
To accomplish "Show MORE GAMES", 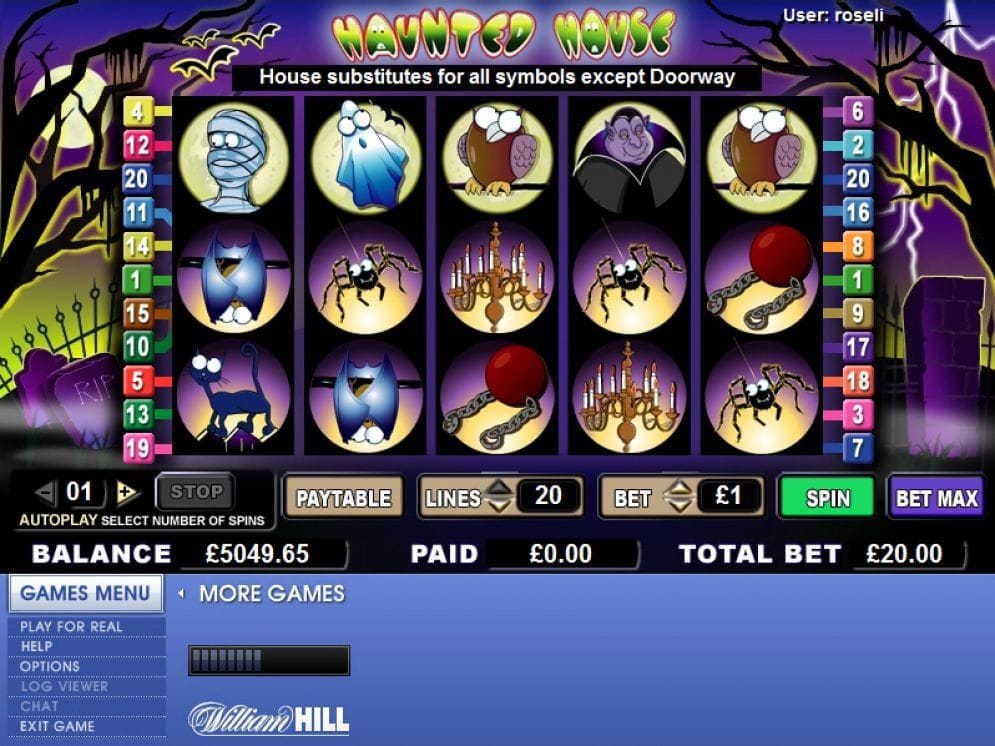I will 270,594.
